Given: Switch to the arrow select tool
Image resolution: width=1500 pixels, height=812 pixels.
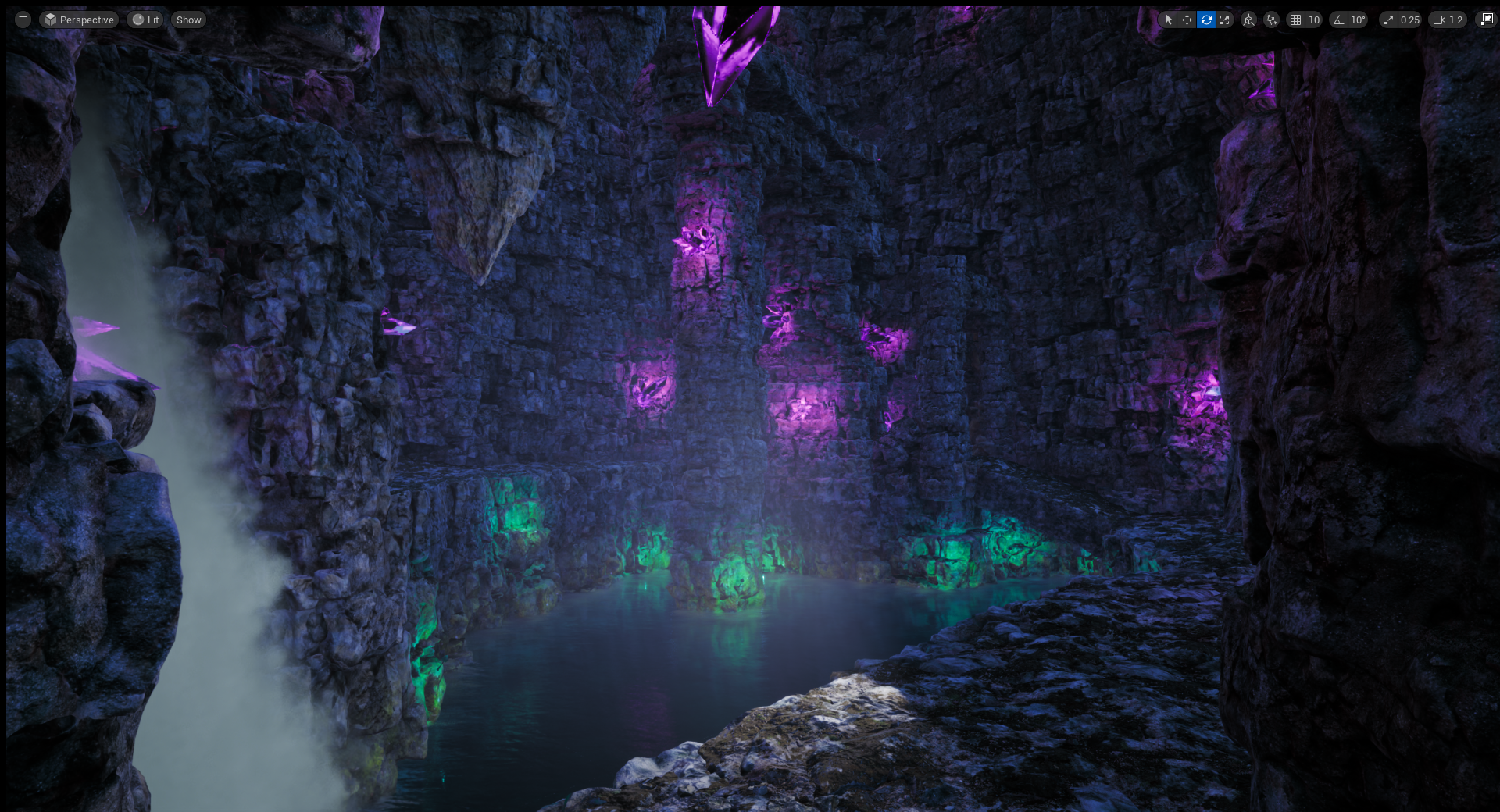Looking at the screenshot, I should coord(1168,20).
